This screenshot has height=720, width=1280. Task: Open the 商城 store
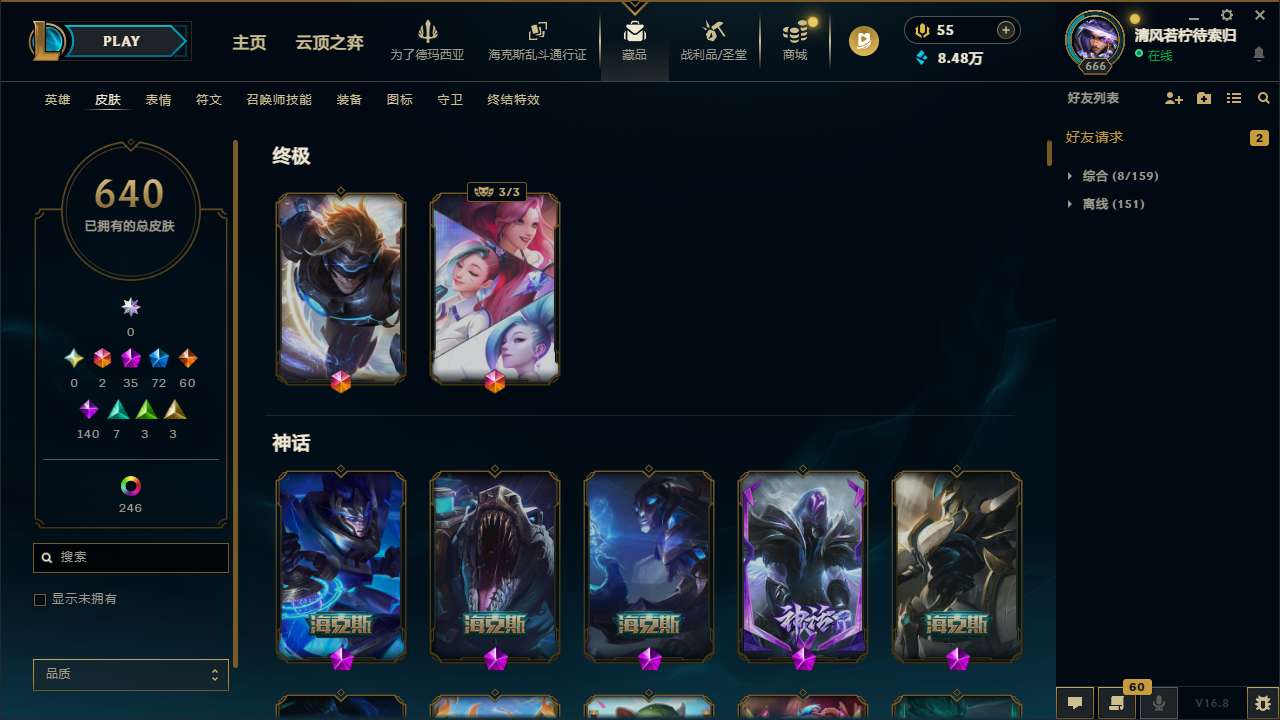[794, 42]
